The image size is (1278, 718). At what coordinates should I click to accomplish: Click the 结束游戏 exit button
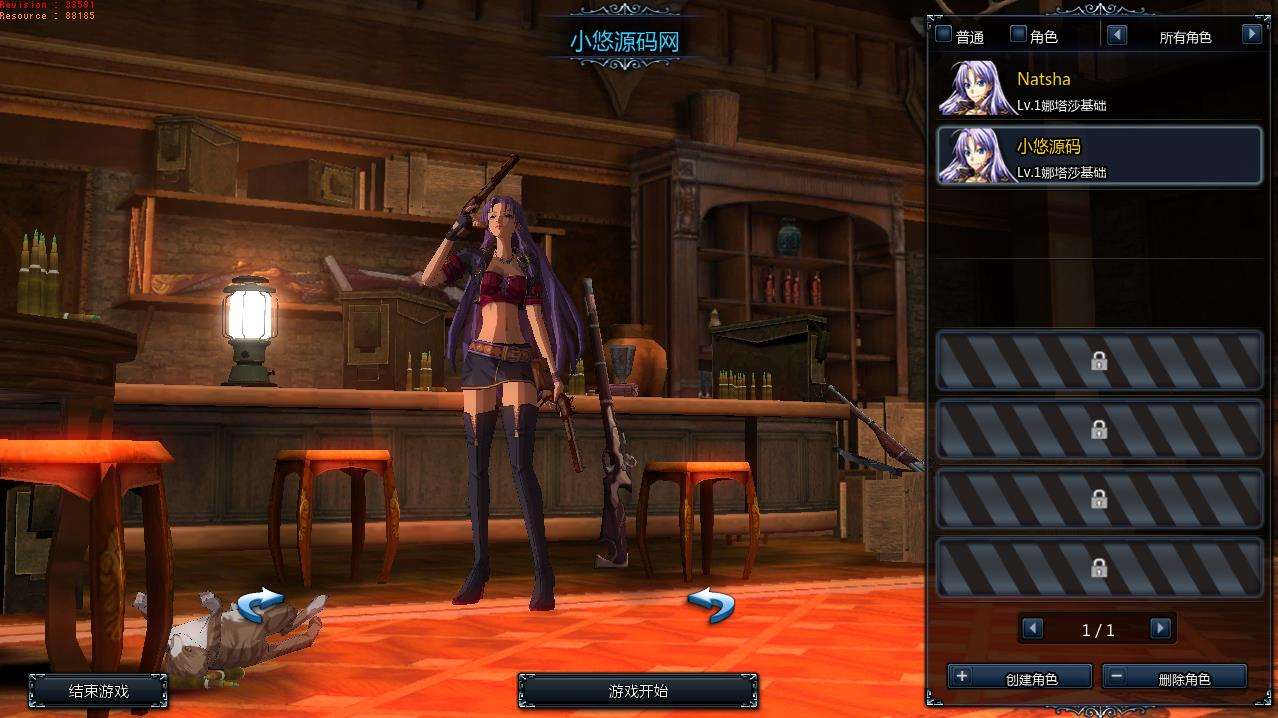98,691
